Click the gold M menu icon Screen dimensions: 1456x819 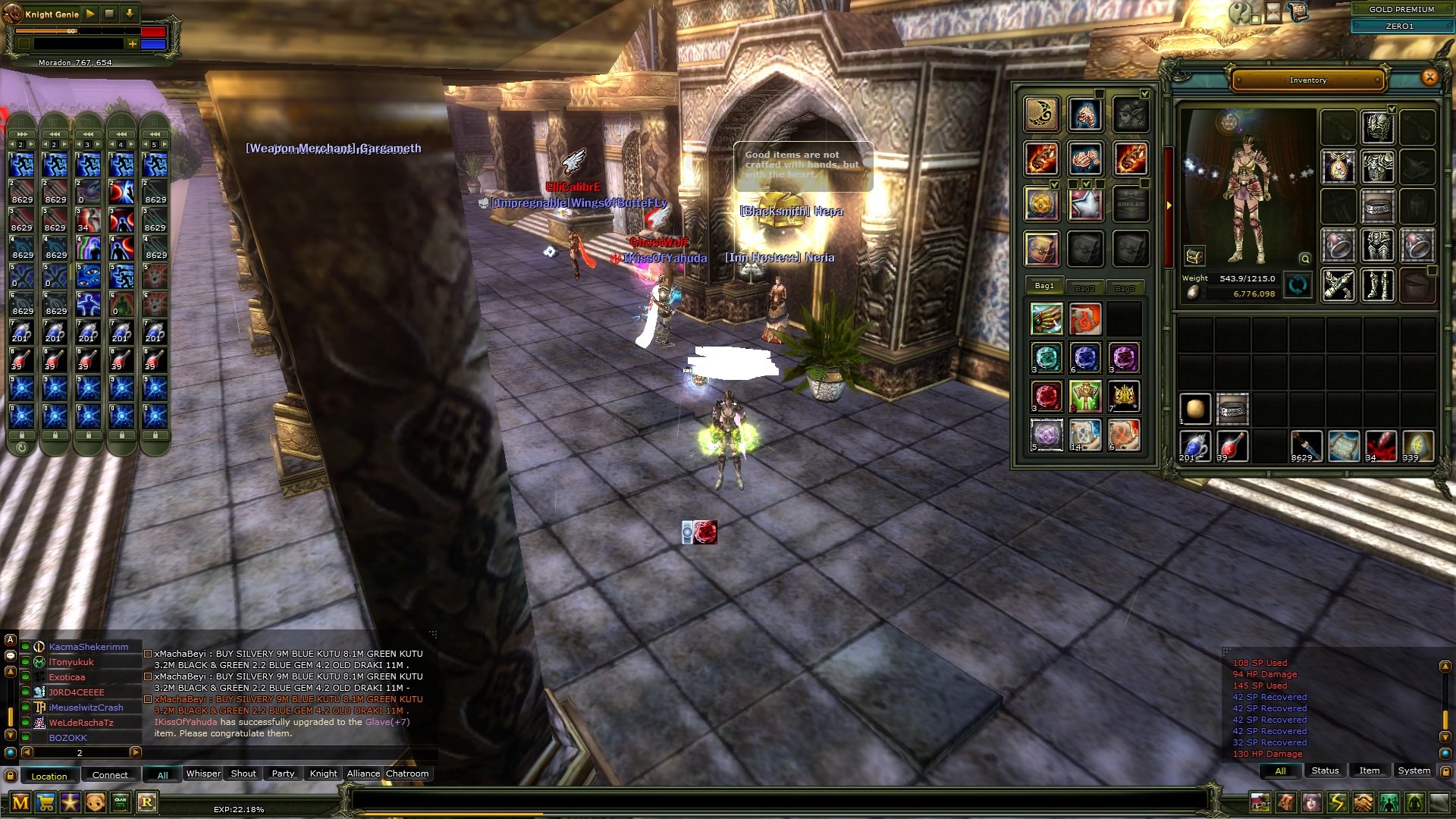click(x=20, y=802)
